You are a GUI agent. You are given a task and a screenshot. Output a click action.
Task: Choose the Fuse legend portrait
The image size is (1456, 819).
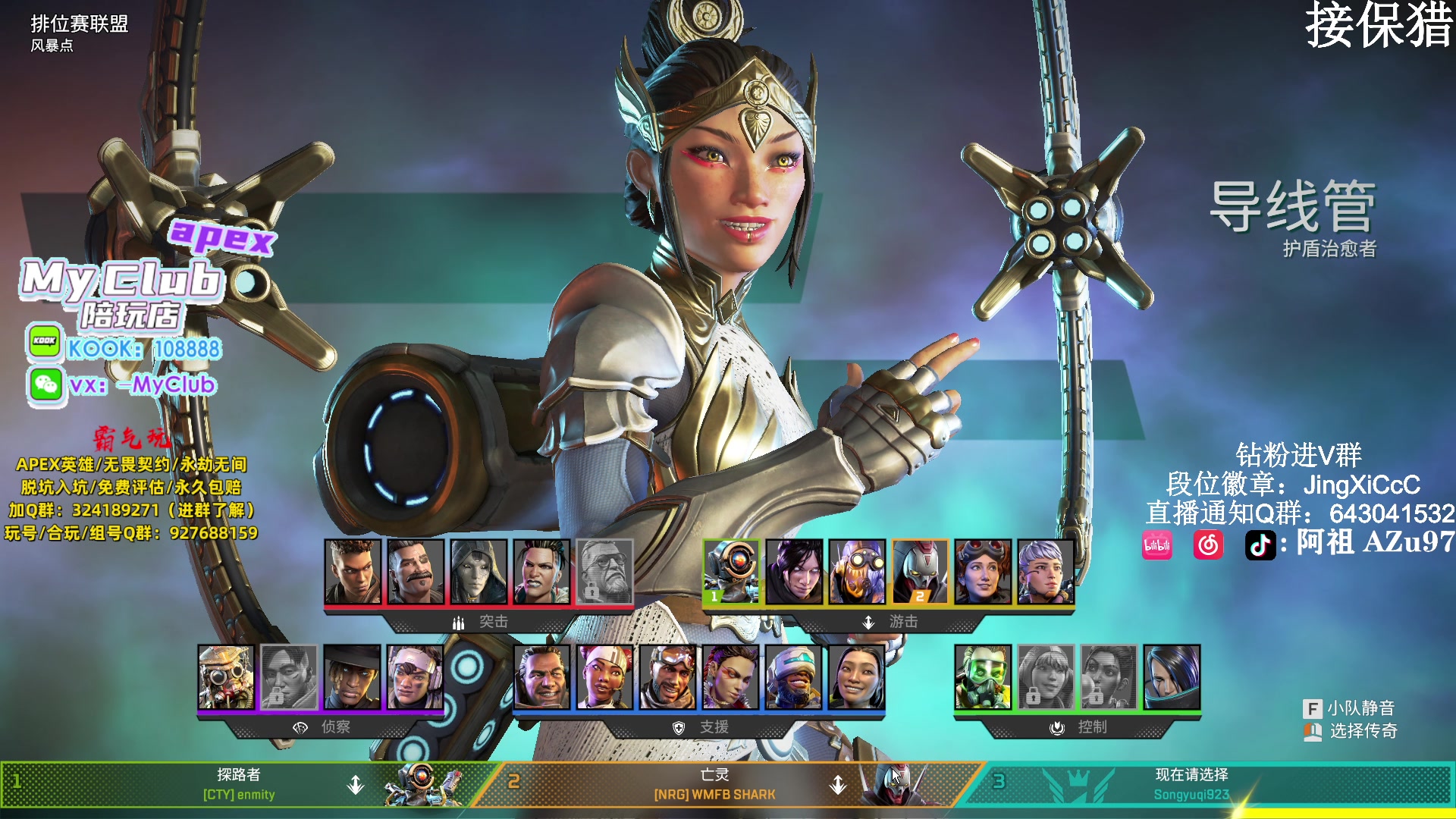[416, 571]
